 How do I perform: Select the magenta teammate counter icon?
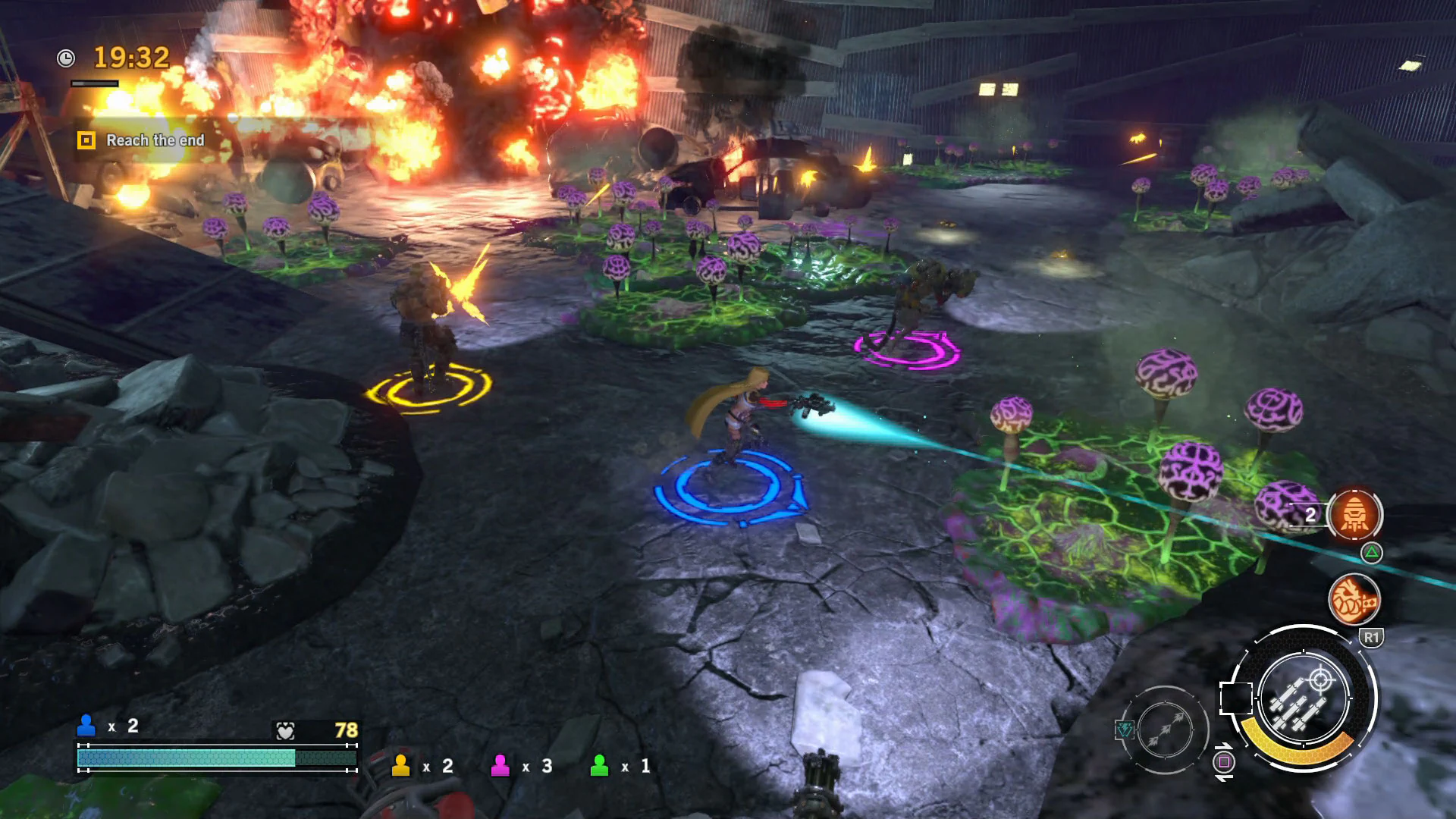pos(502,766)
